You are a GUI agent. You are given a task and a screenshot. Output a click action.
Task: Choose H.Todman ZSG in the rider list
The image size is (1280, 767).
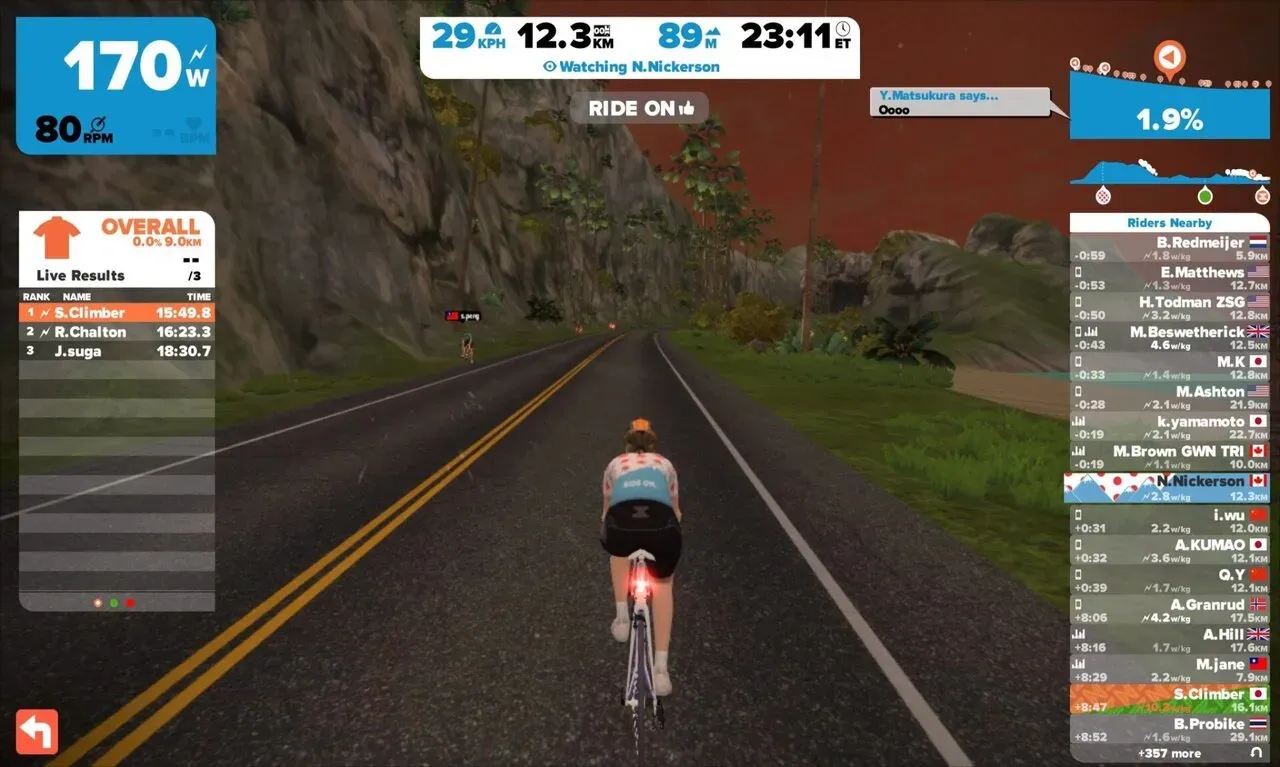[x=1169, y=309]
